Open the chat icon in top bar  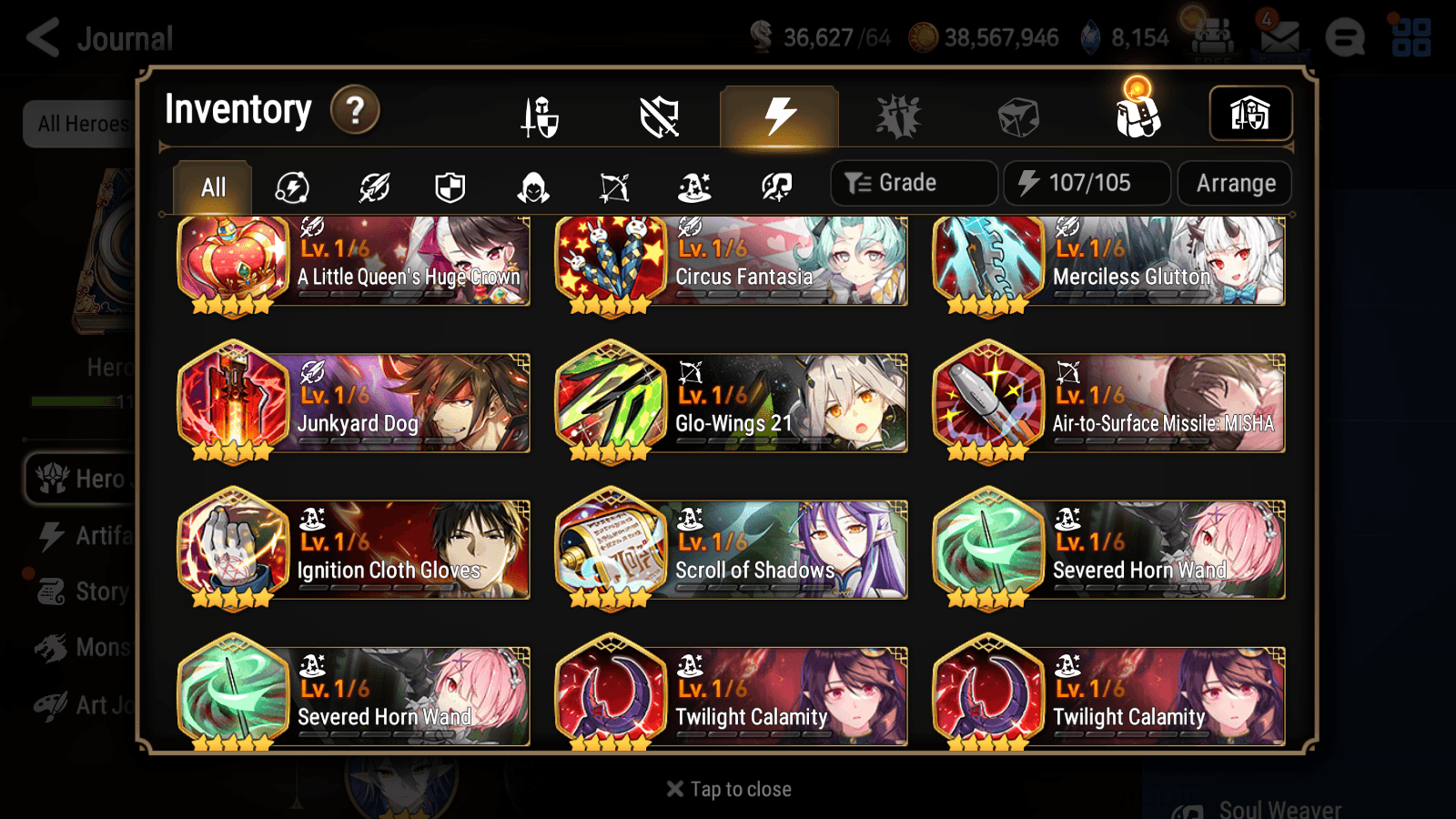pos(1344,38)
